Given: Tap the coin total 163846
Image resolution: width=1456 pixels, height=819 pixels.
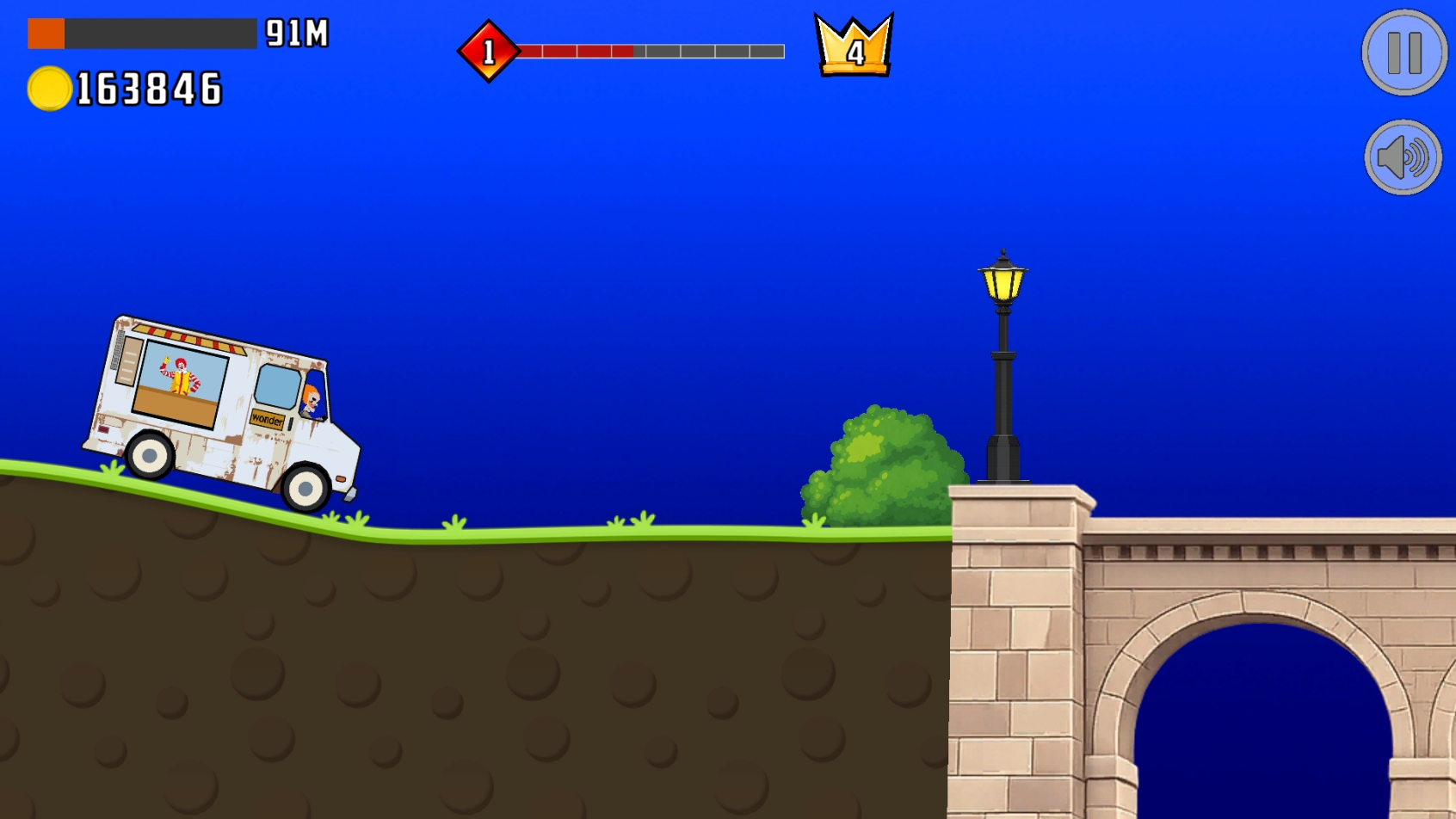Looking at the screenshot, I should (146, 86).
